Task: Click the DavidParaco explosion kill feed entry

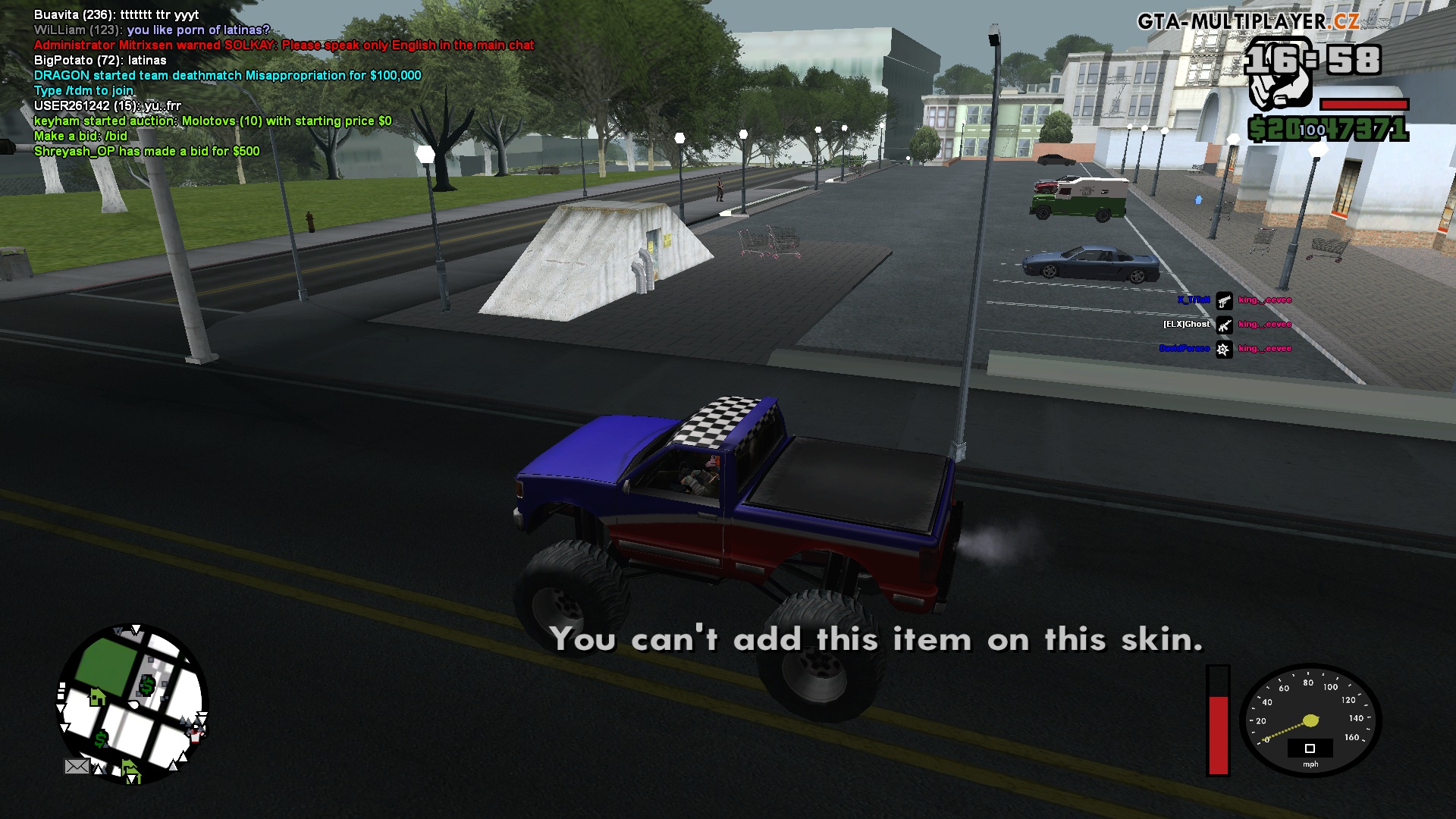Action: (x=1224, y=349)
